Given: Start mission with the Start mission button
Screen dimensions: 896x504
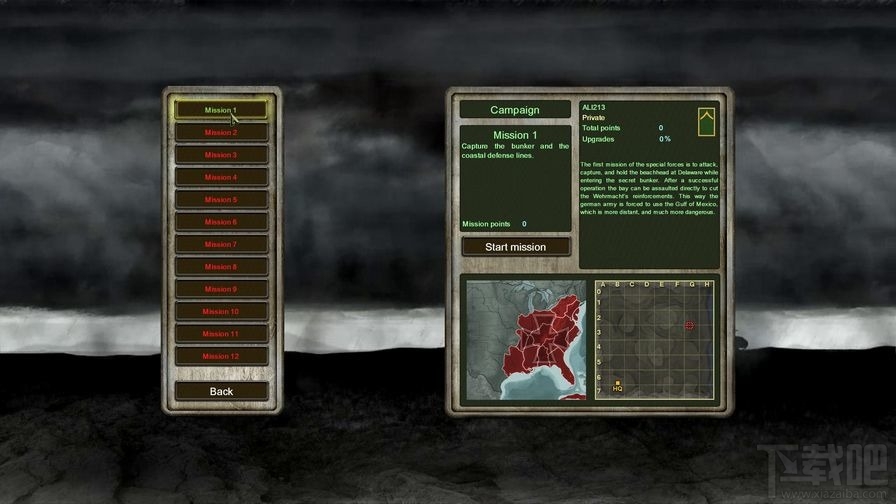Looking at the screenshot, I should (x=516, y=247).
